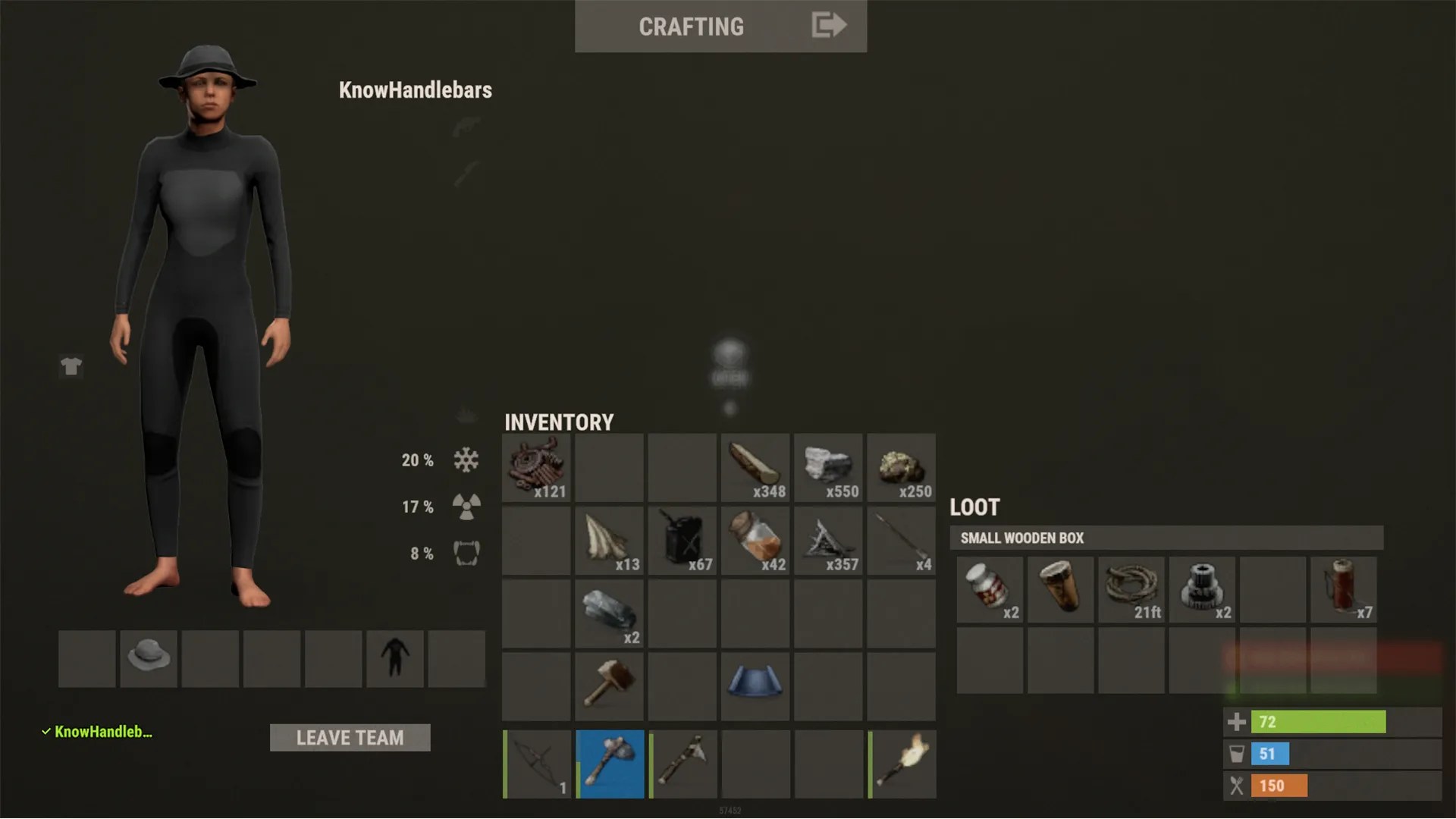
Task: Select the scrap stack in the inventory
Action: (535, 468)
